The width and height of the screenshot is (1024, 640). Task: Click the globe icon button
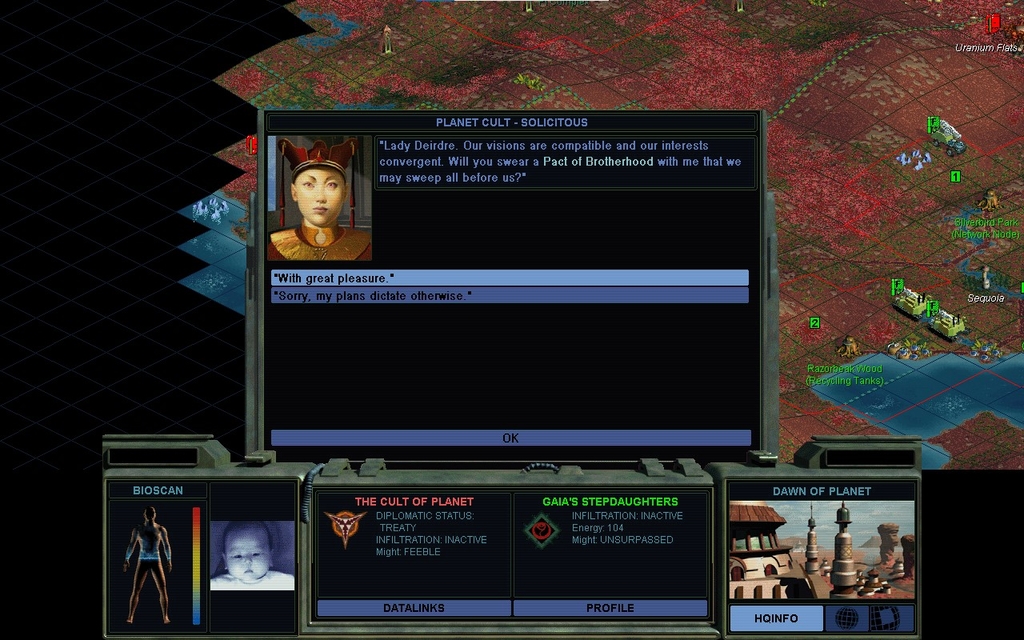[x=846, y=619]
